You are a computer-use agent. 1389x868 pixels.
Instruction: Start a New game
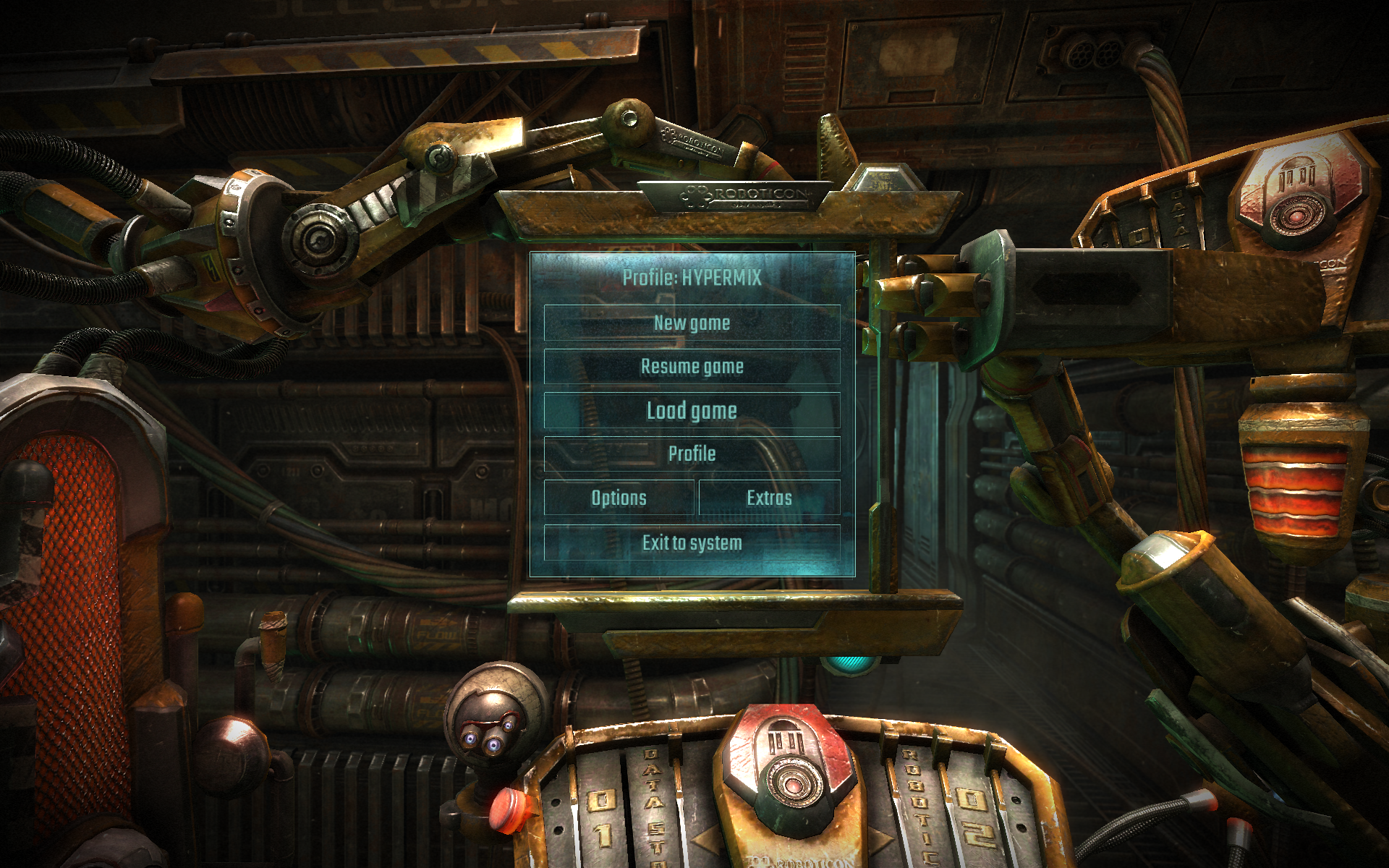point(692,323)
